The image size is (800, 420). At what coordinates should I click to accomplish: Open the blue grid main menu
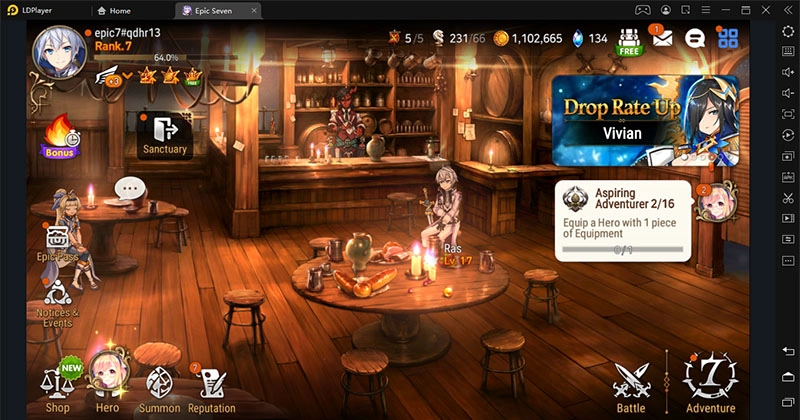pos(728,38)
